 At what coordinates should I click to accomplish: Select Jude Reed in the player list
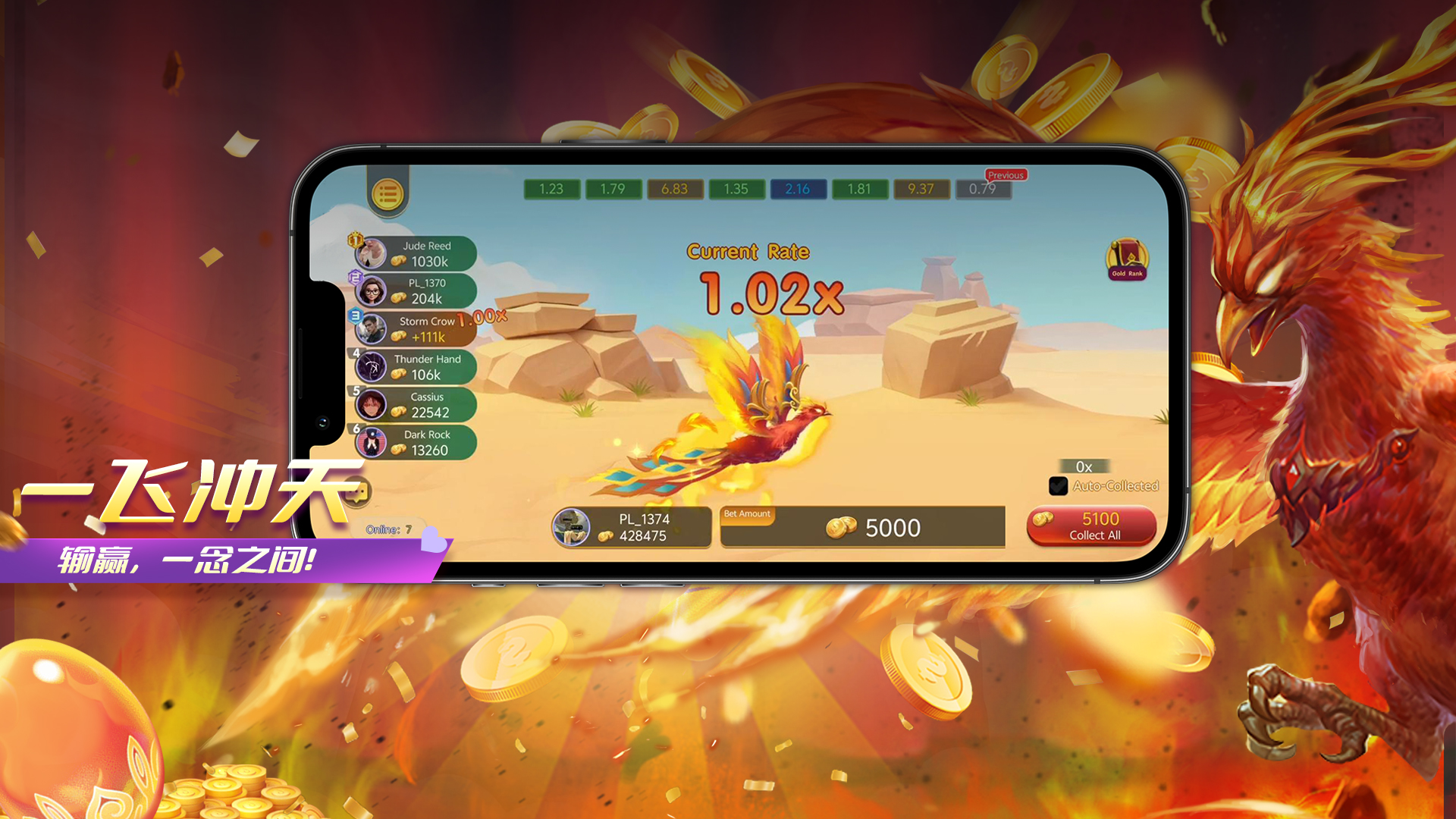416,254
